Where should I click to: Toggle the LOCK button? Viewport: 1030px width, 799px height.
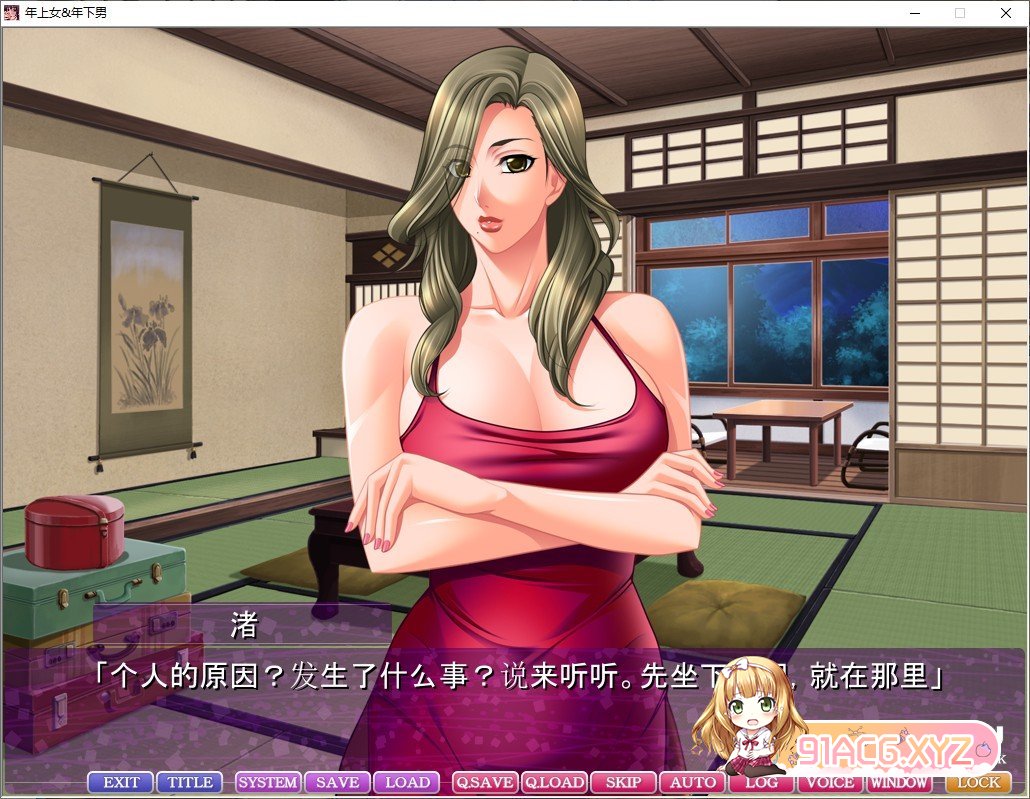pos(978,782)
